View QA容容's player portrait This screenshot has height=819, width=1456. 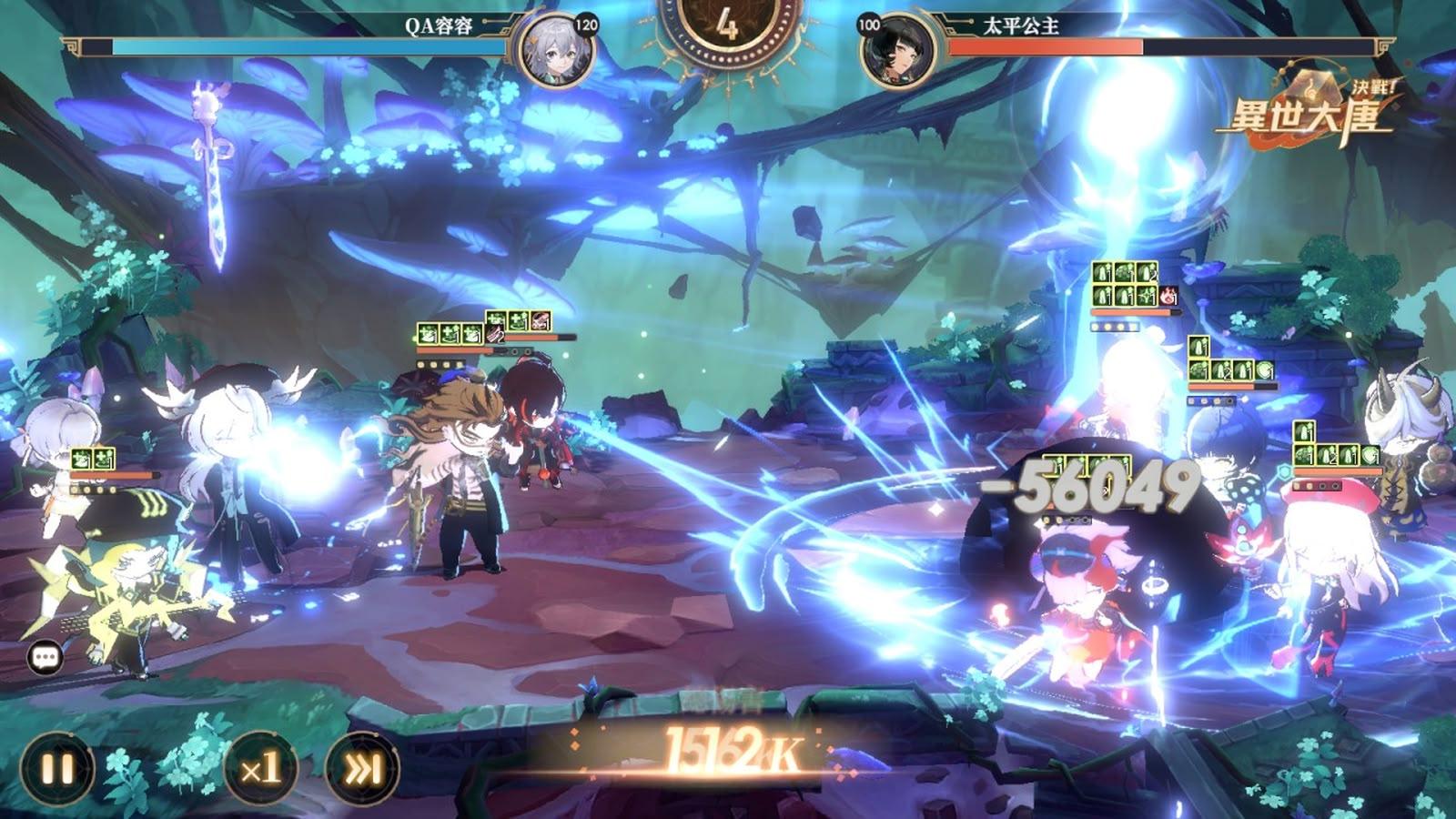coord(556,50)
